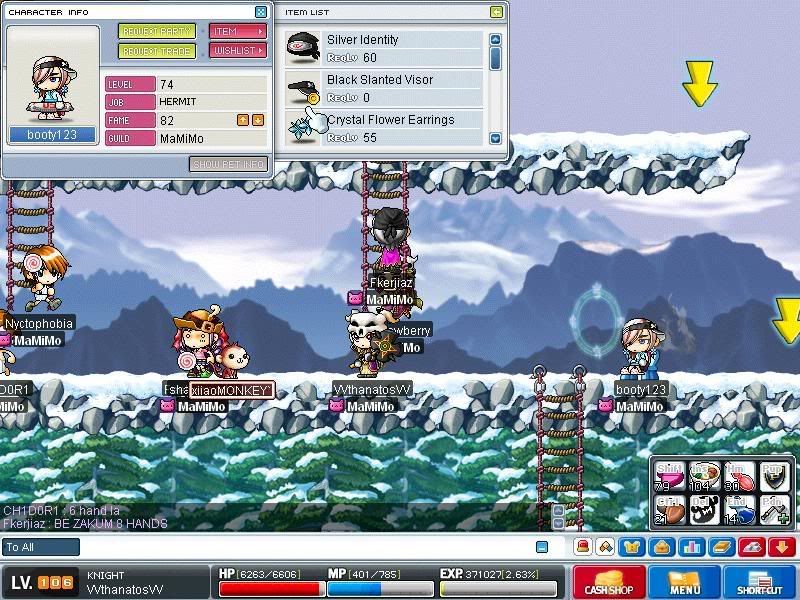
Task: Open the Shortcut panel
Action: coord(759,582)
